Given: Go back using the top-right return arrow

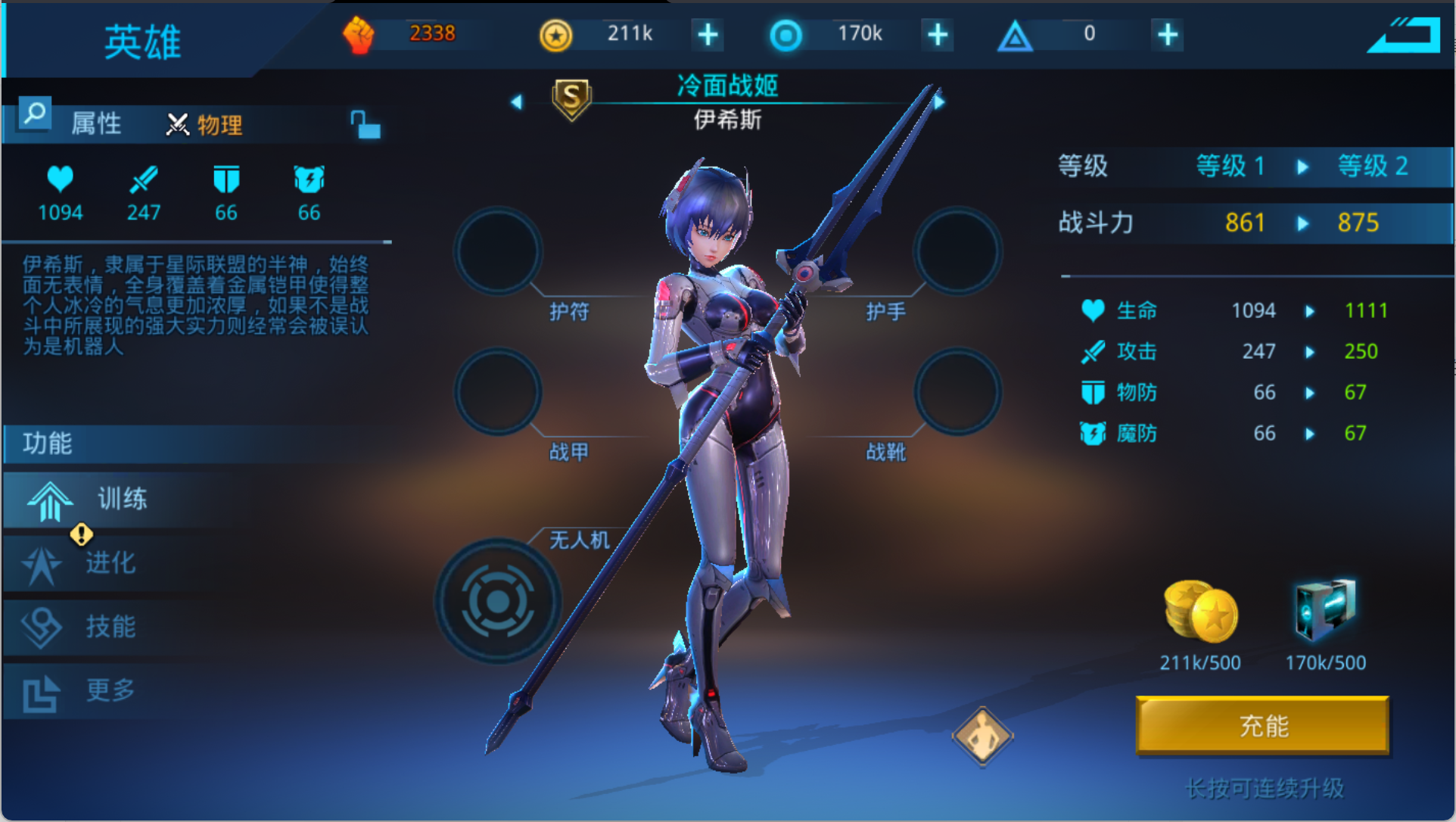Looking at the screenshot, I should point(1405,35).
